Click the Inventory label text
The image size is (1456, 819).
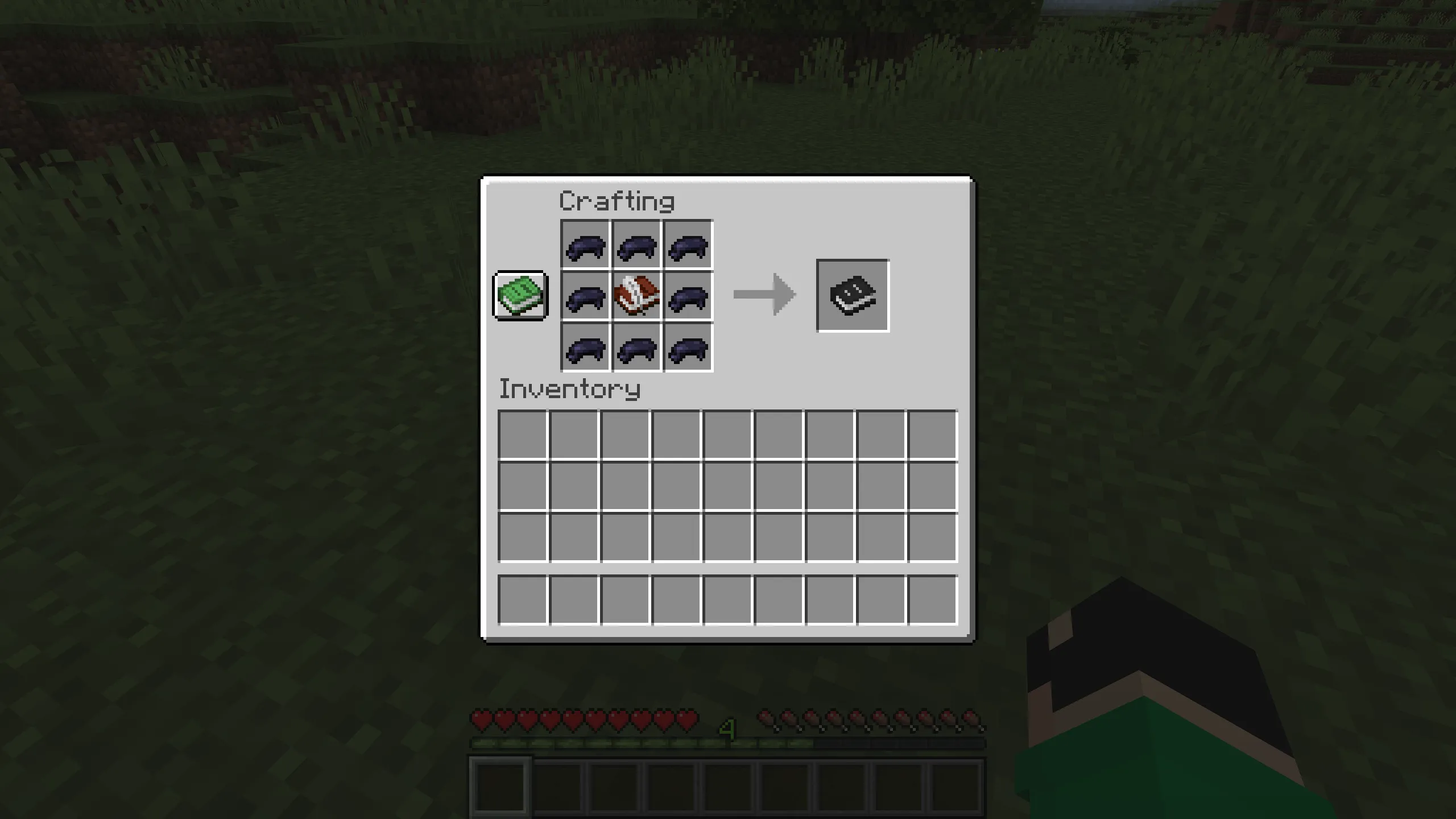(569, 389)
